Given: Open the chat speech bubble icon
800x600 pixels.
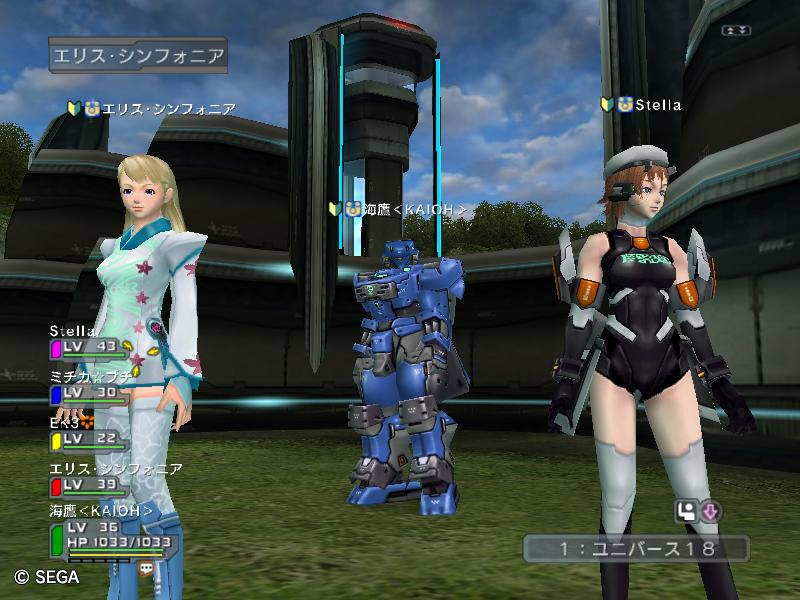Looking at the screenshot, I should (148, 567).
